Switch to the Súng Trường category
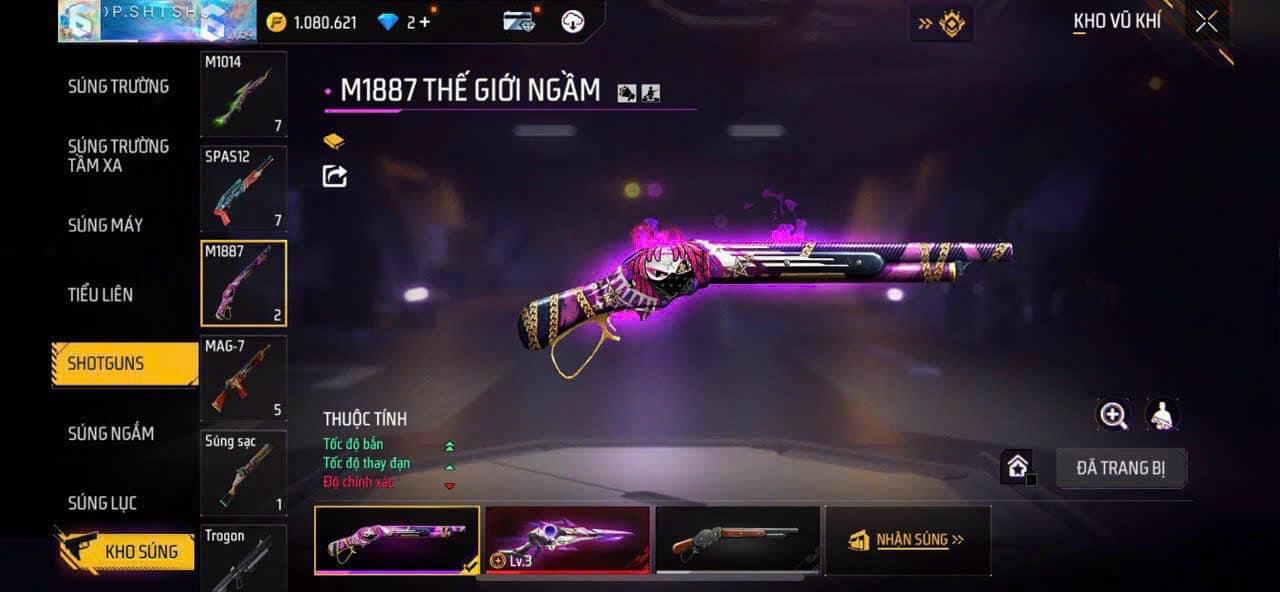 pyautogui.click(x=118, y=86)
